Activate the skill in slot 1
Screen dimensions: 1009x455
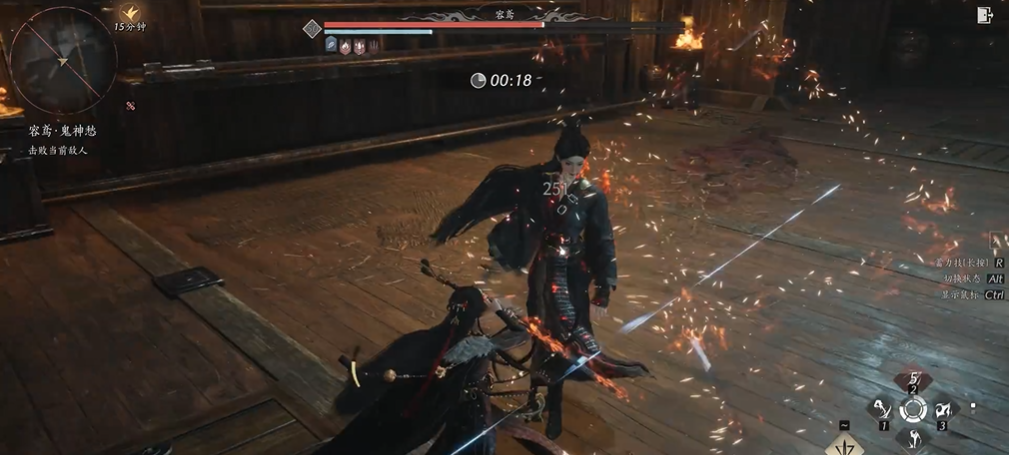[882, 409]
